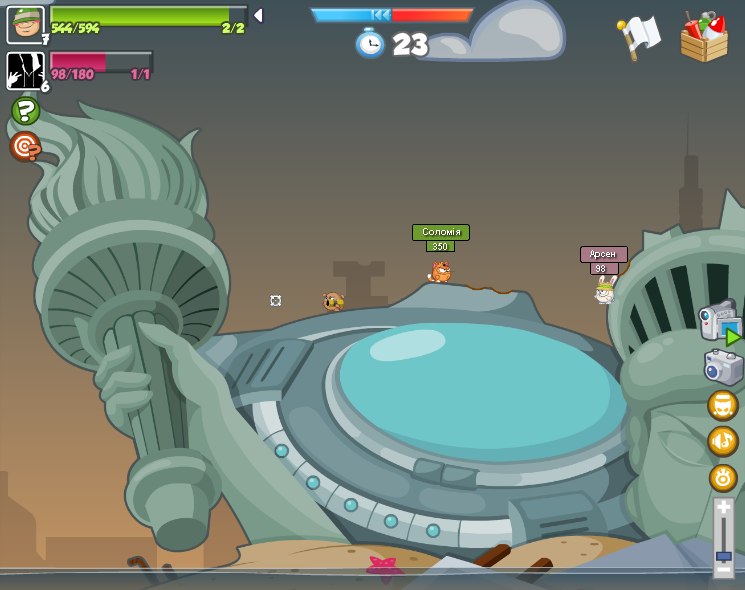Click the green-capped player avatar portrait
Screen dimensions: 745x590
click(25, 24)
